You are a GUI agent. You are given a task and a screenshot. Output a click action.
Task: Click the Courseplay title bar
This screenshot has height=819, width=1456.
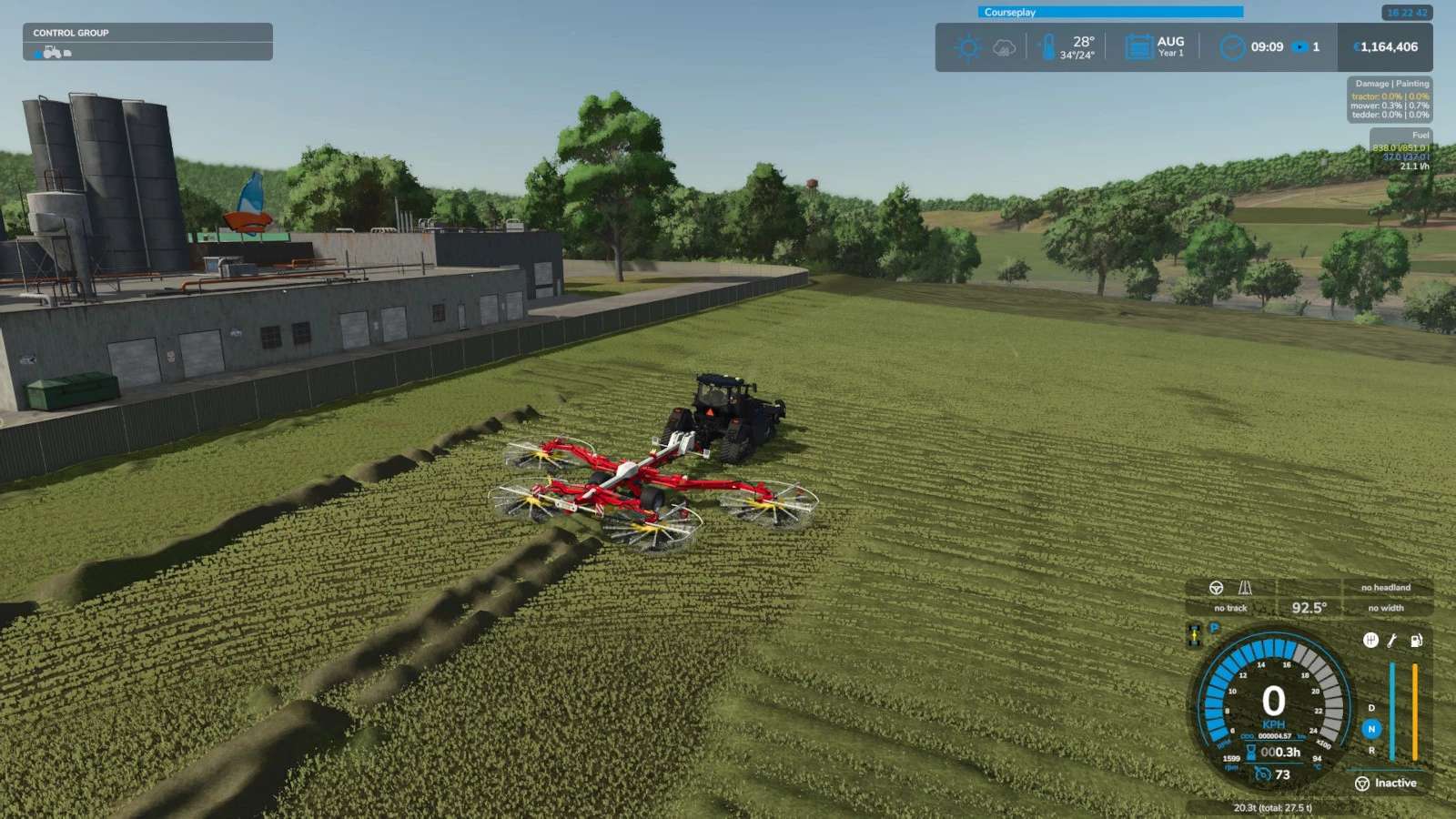click(x=1109, y=12)
